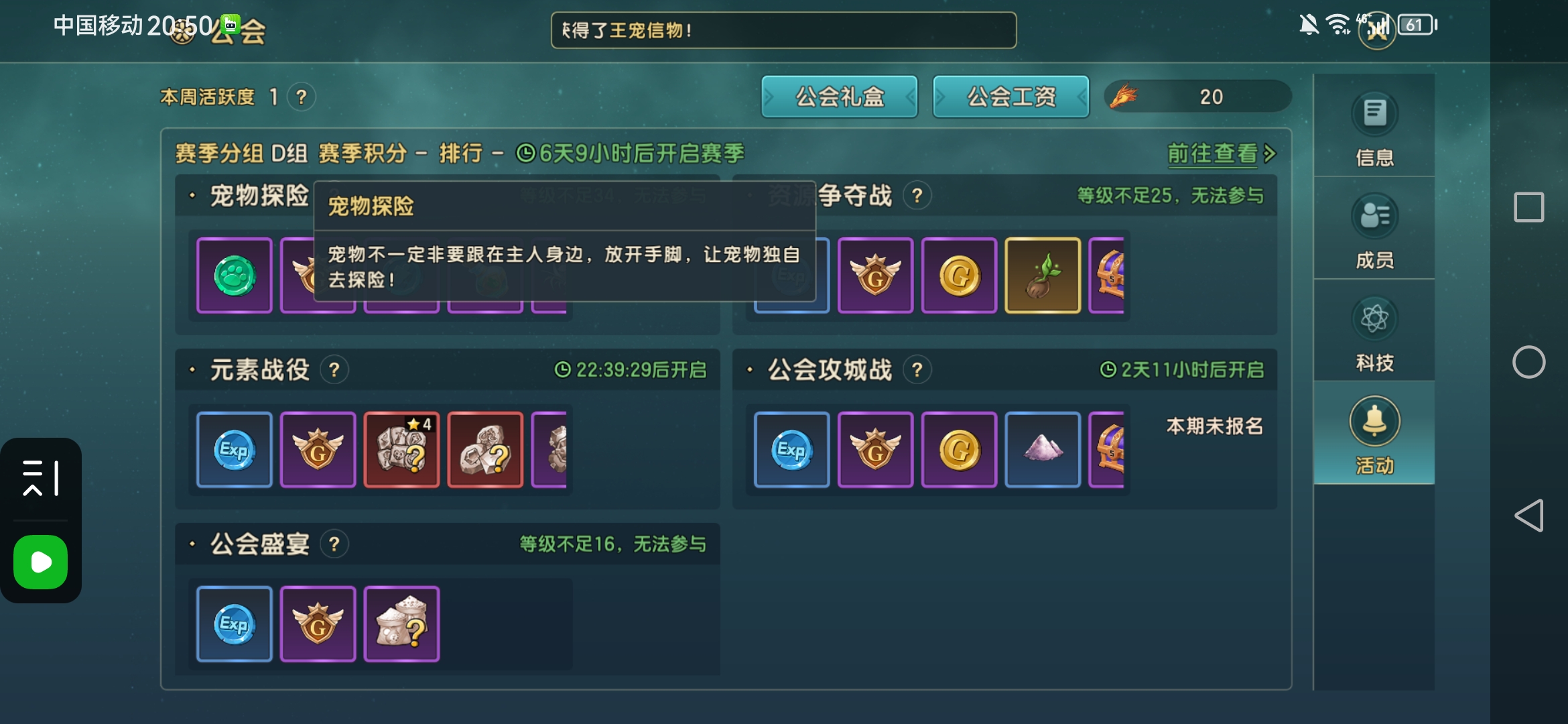Switch to the 成员 tab in the sidebar
The image size is (1568, 724).
pyautogui.click(x=1374, y=231)
